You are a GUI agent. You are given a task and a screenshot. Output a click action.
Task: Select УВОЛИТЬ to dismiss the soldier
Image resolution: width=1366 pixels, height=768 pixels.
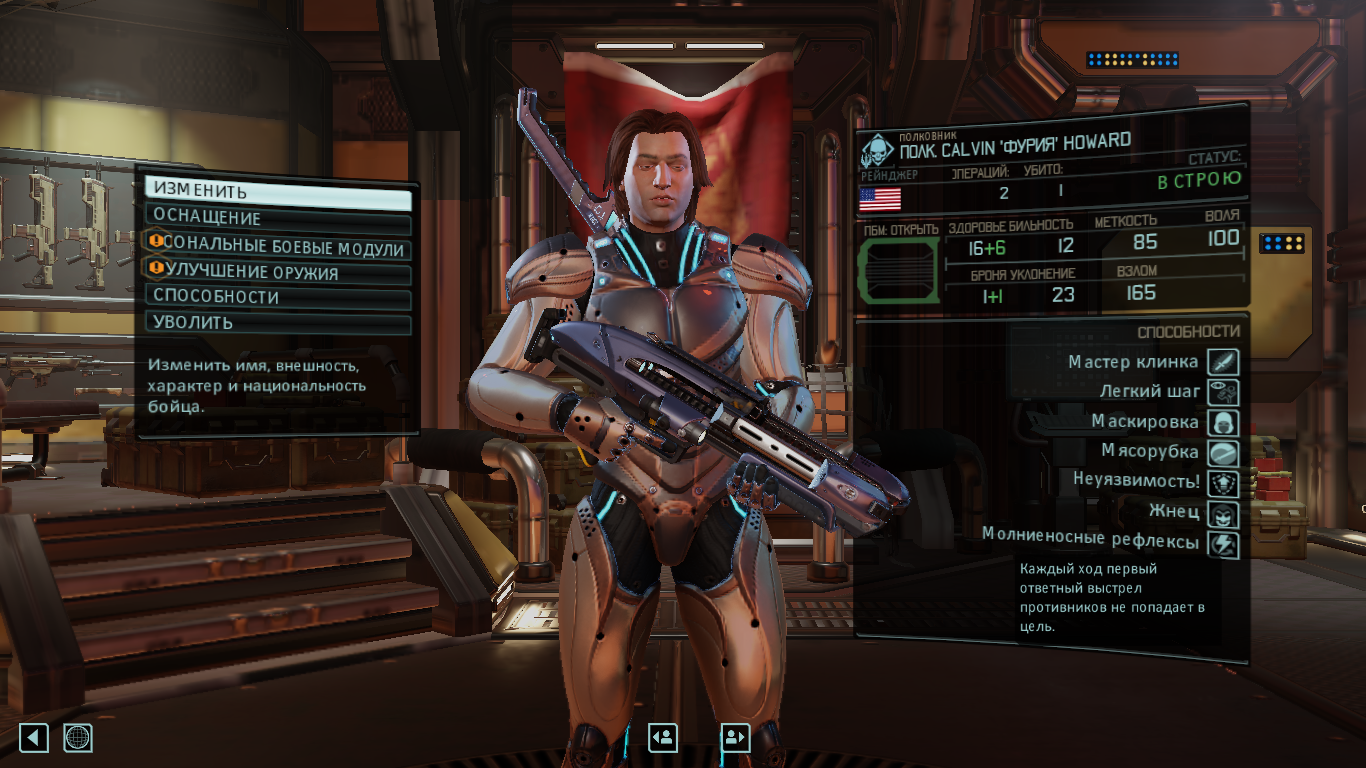(278, 323)
